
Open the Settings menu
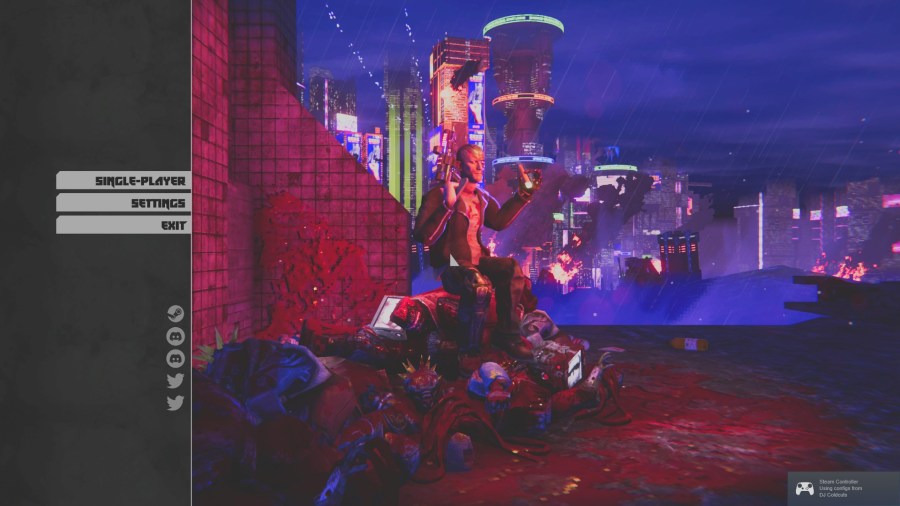coord(124,203)
